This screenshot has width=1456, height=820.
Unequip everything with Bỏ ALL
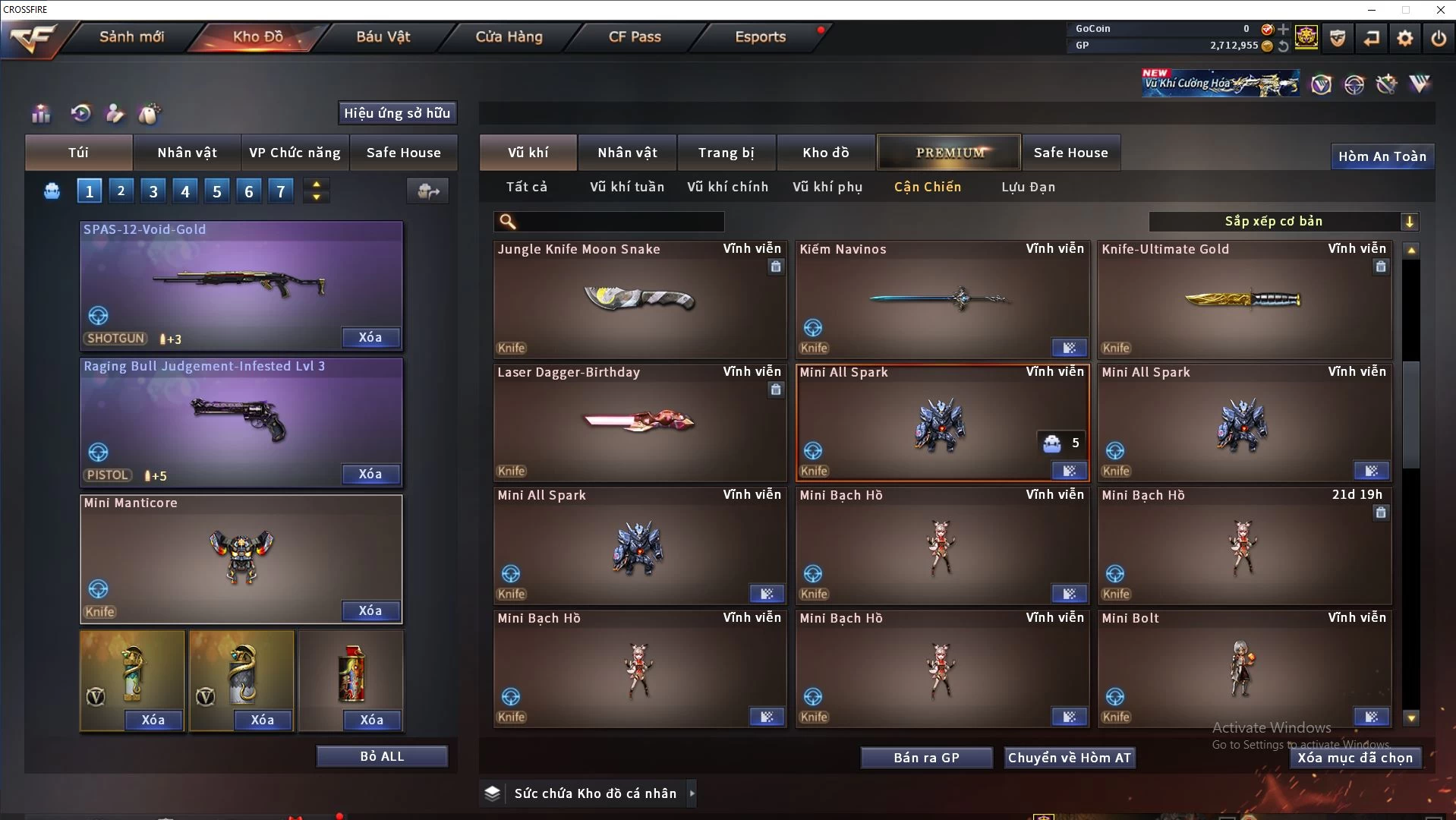[x=382, y=756]
